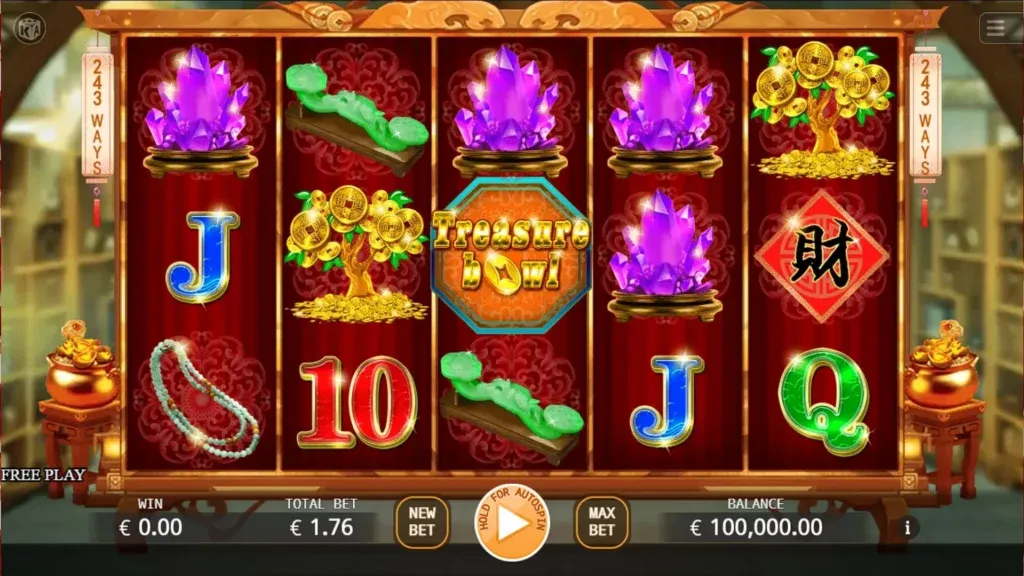Click the KA logo icon

[31, 27]
